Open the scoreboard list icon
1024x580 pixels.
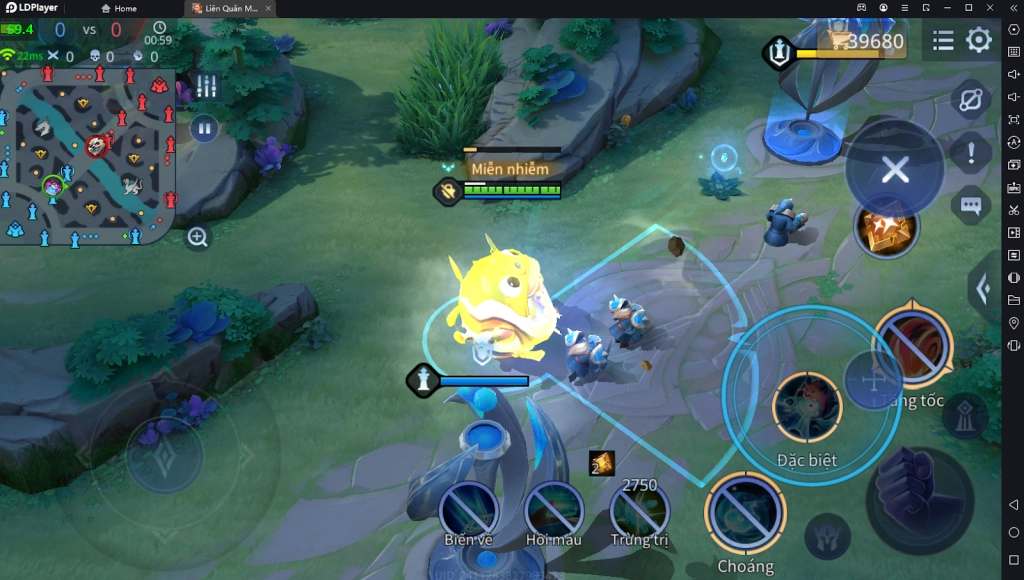point(943,40)
